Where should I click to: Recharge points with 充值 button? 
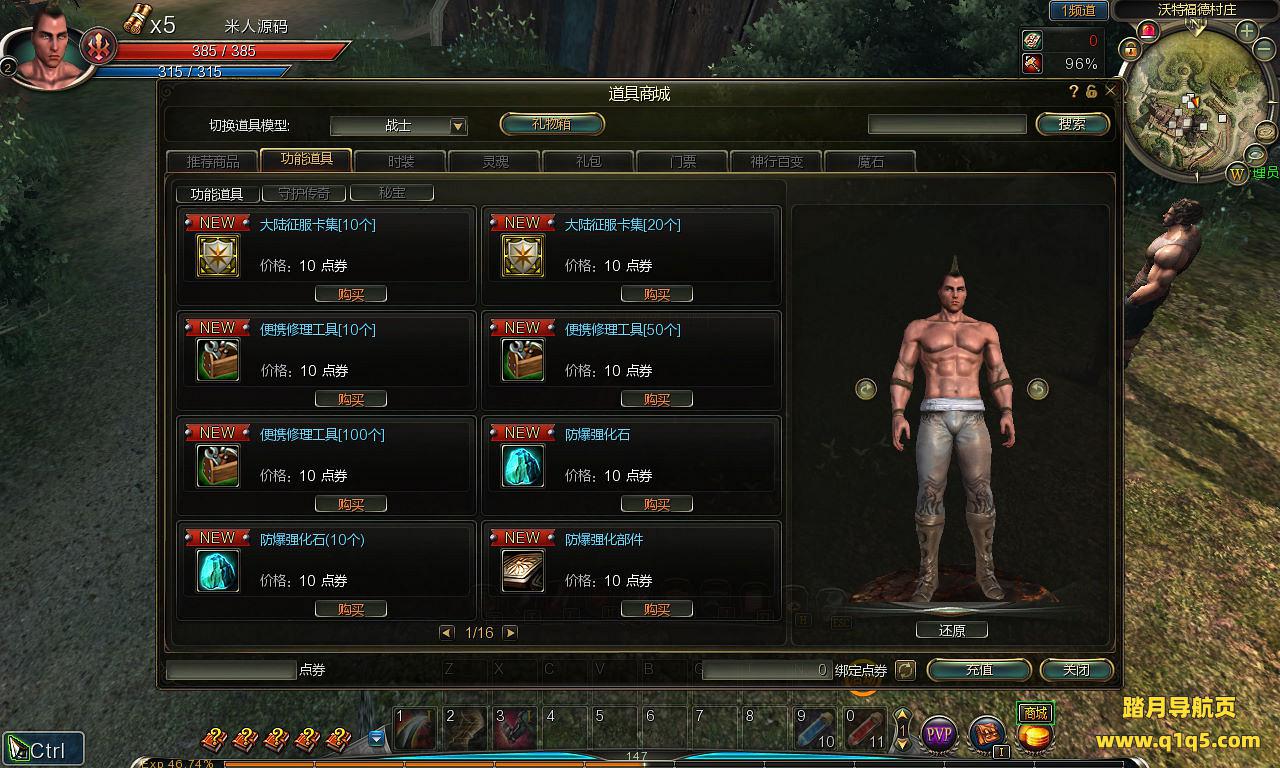979,670
